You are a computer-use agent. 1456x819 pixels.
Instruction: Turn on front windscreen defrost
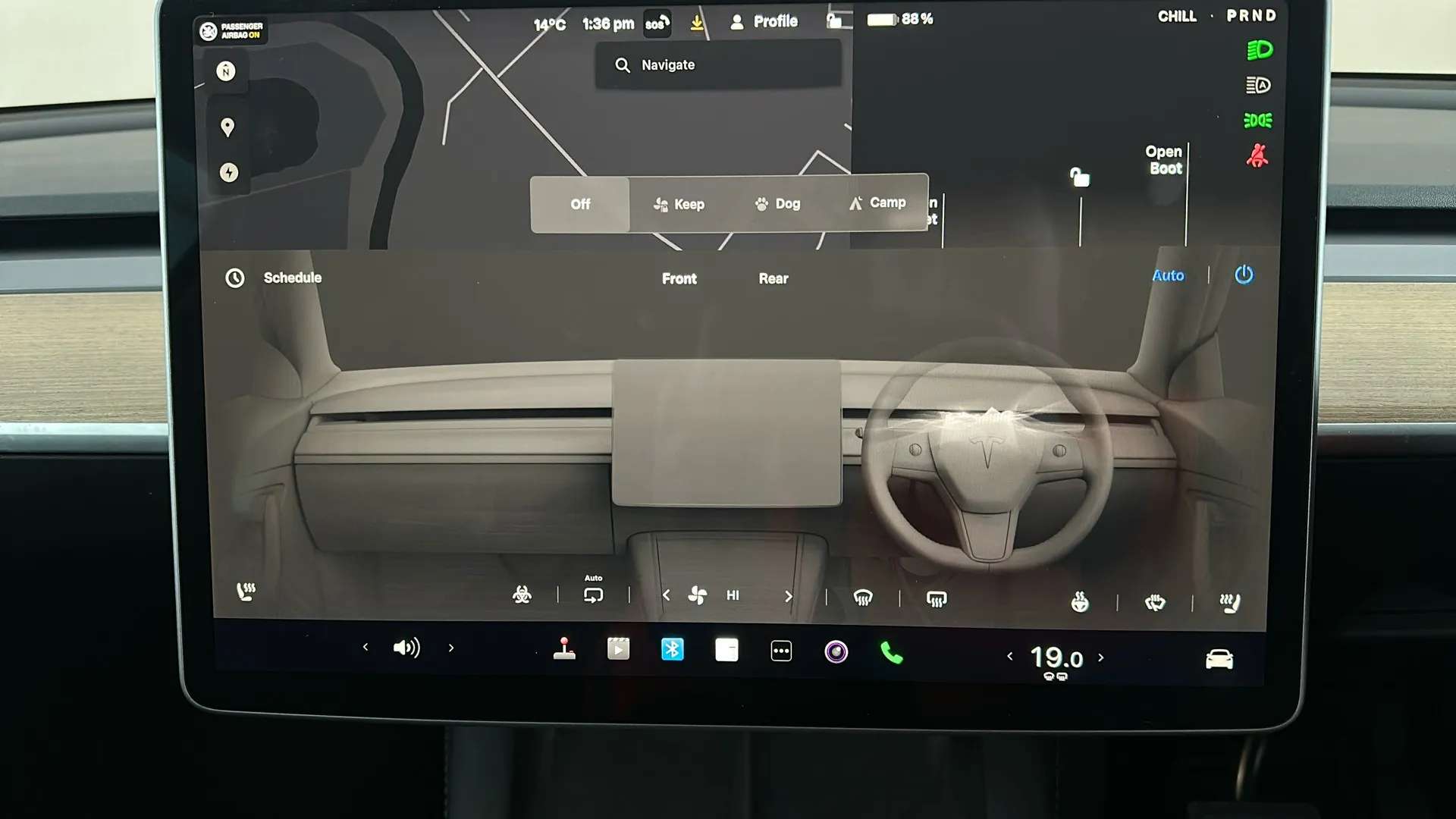tap(863, 598)
